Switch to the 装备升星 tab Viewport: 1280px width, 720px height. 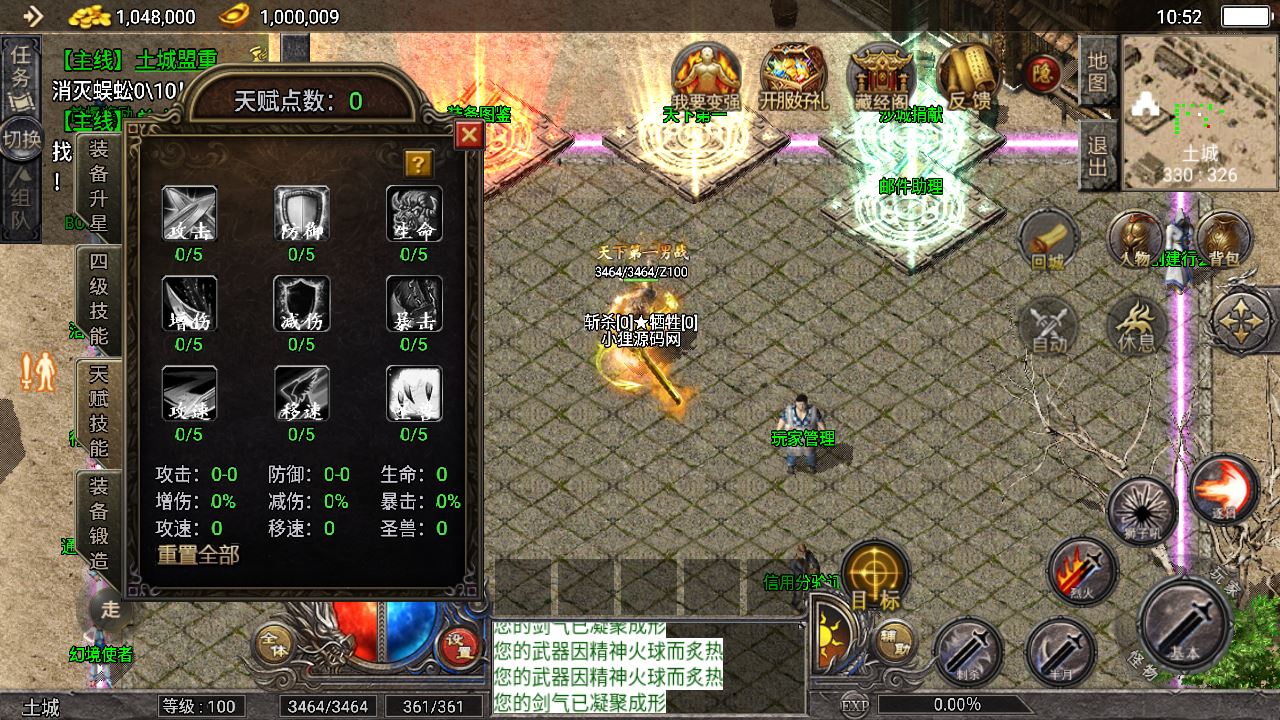pyautogui.click(x=99, y=186)
